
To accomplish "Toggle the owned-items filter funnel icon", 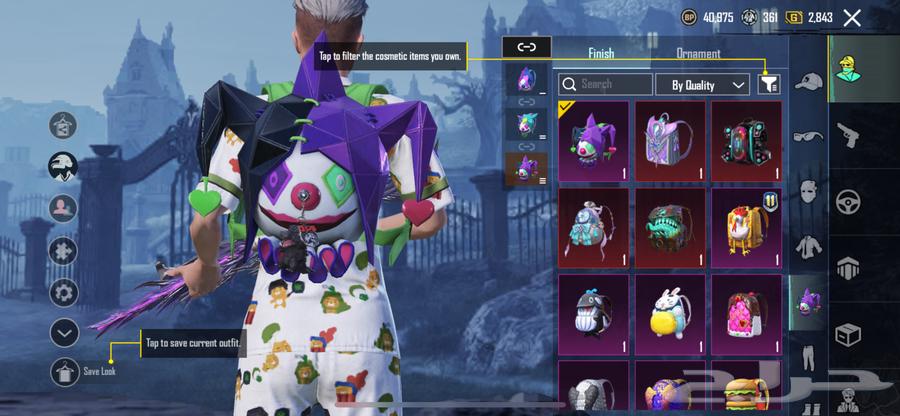I will click(768, 85).
